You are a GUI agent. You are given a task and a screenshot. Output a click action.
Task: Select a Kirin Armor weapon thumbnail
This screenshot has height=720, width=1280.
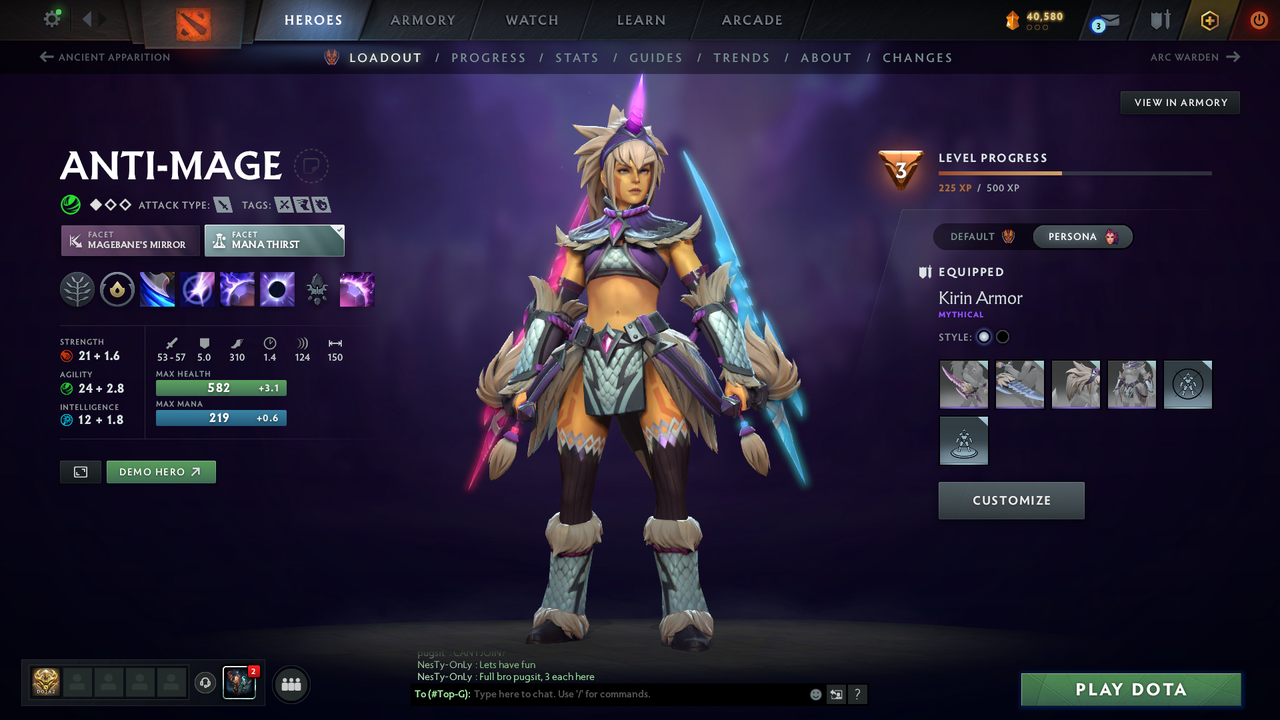(963, 384)
